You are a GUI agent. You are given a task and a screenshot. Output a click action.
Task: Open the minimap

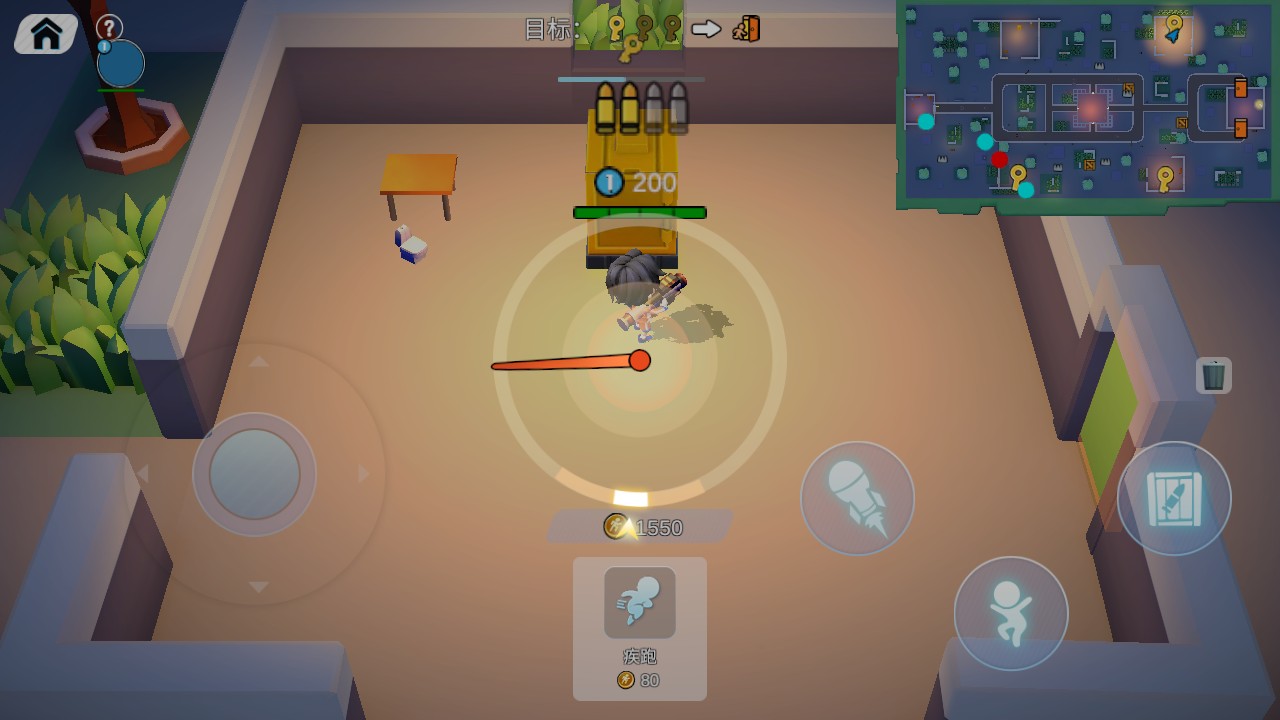[x=1088, y=103]
